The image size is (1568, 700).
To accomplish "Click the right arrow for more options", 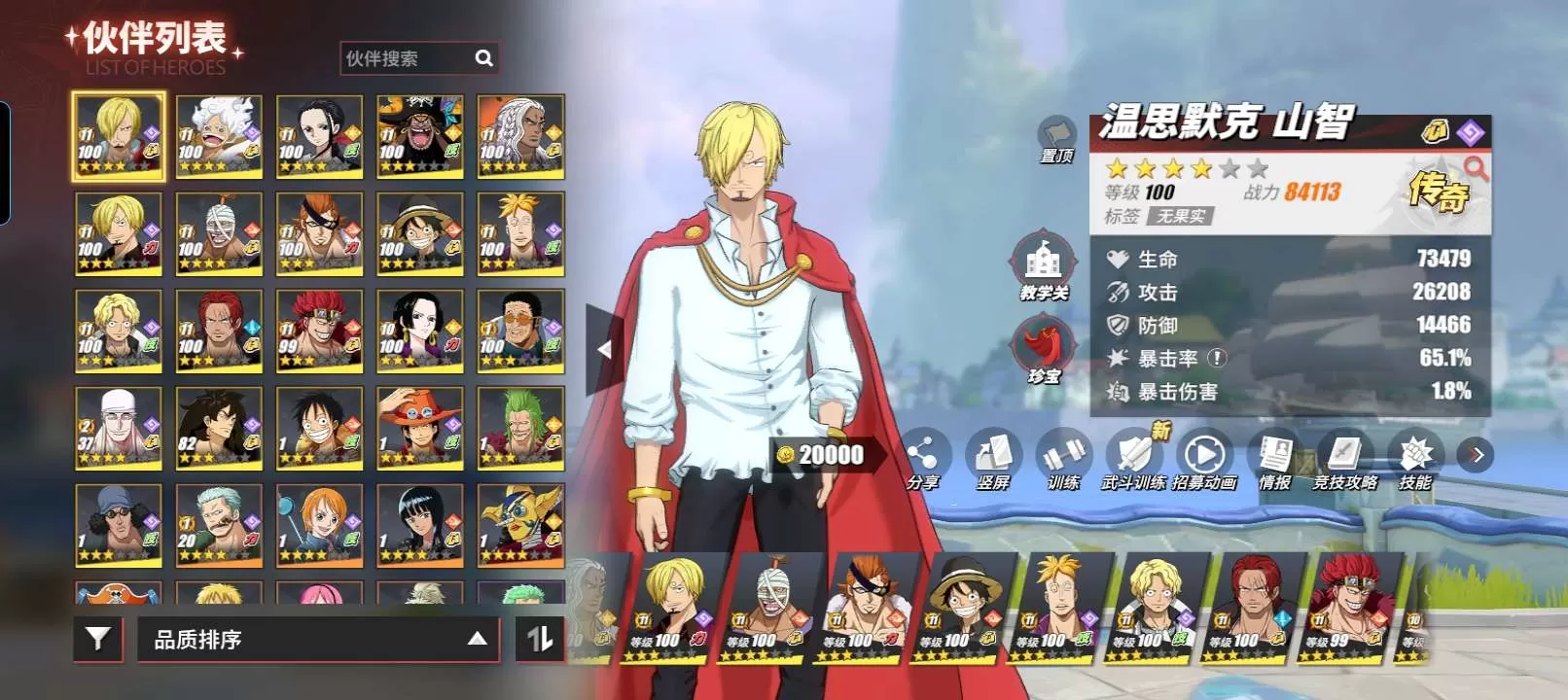I will coord(1477,455).
